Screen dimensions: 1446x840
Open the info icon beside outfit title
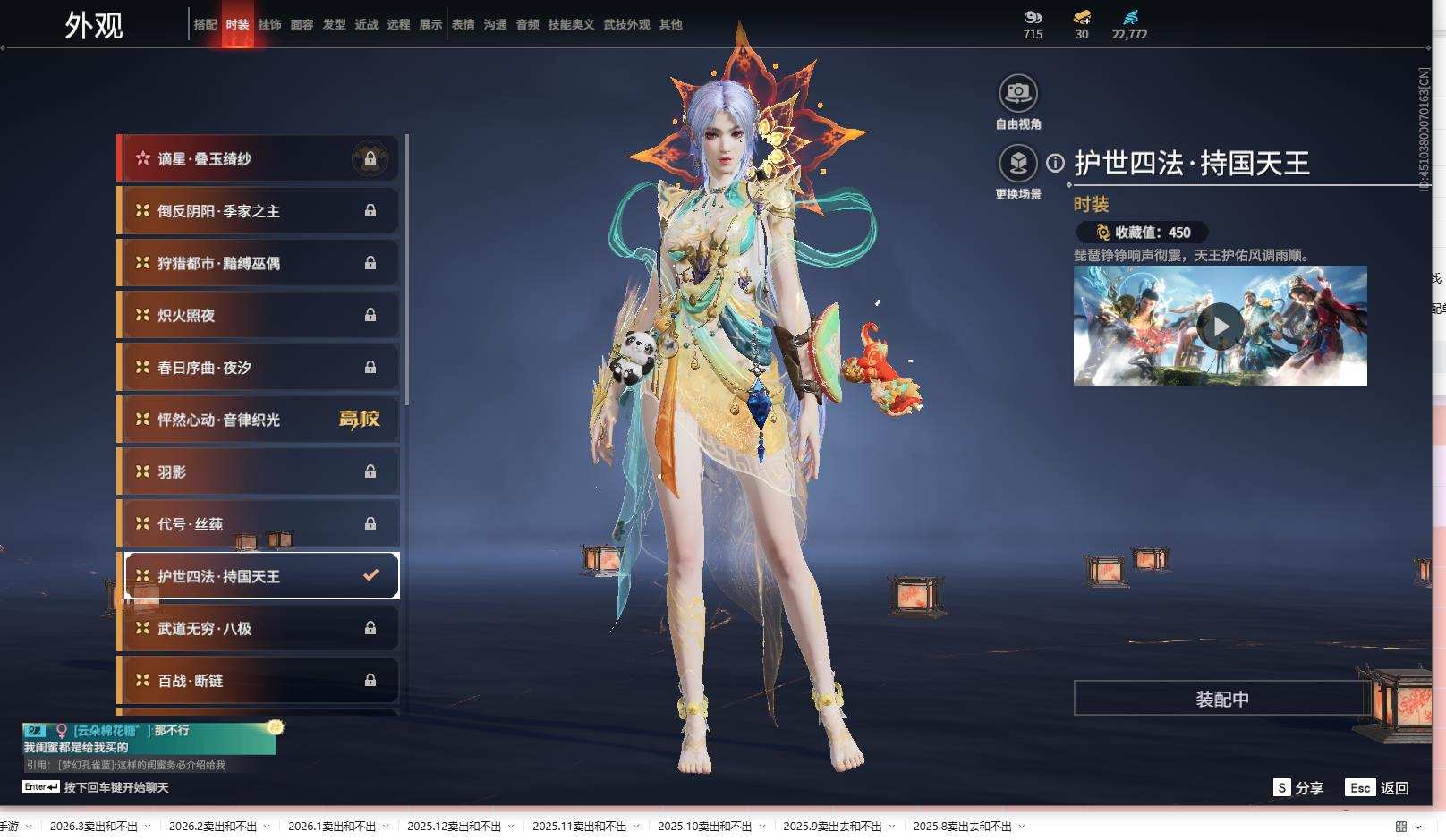point(1056,163)
